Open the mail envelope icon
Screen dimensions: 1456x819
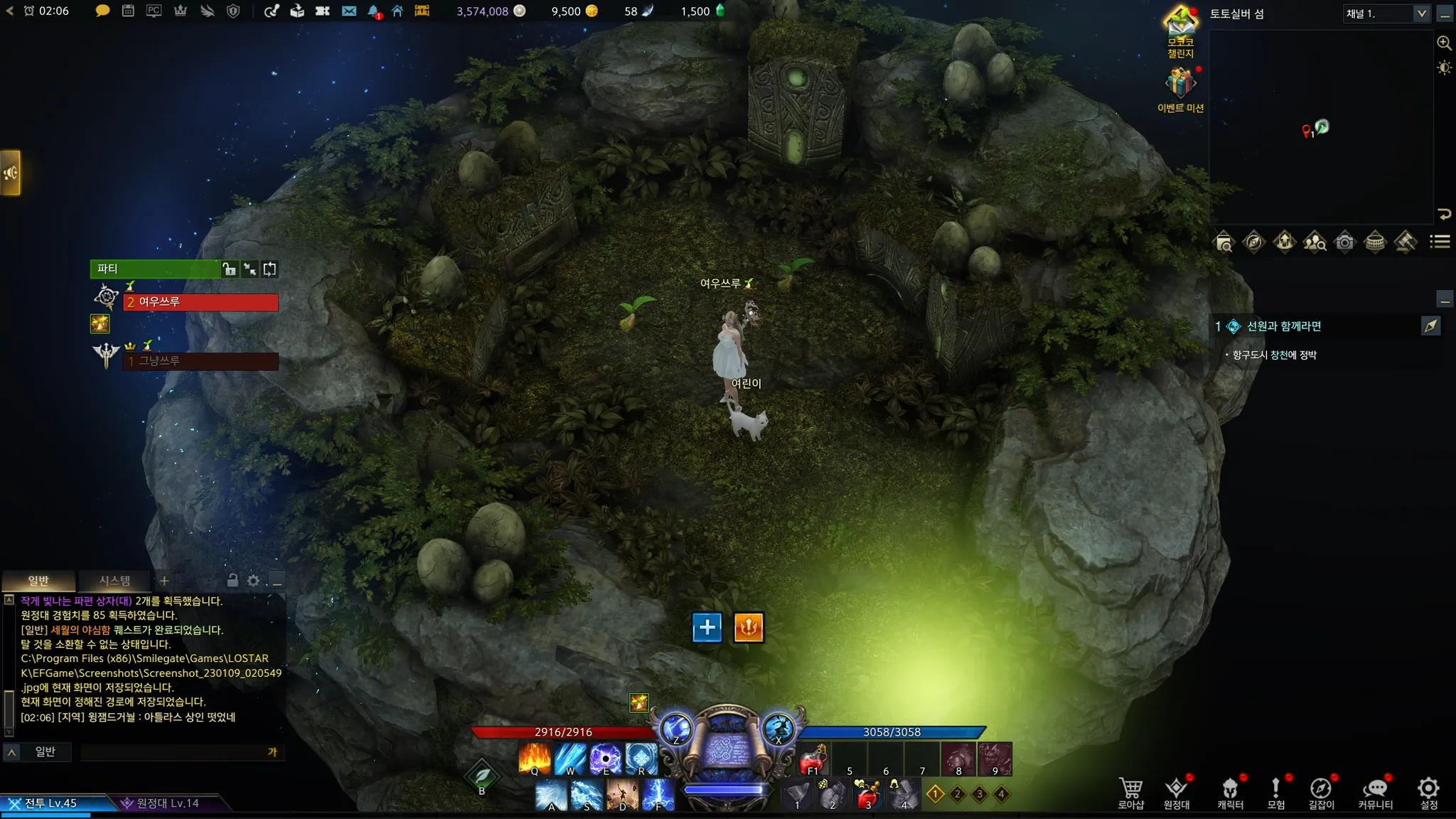pos(348,11)
